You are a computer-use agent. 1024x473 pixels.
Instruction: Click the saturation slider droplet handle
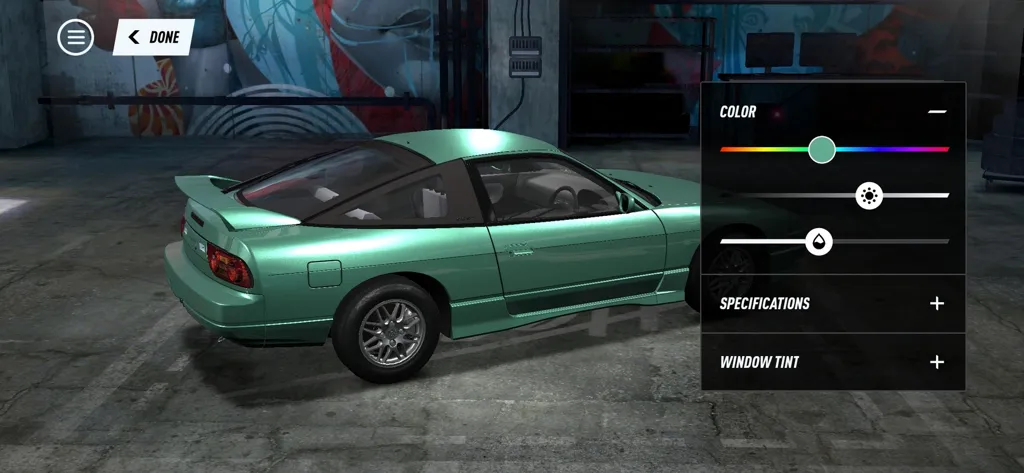click(x=819, y=241)
